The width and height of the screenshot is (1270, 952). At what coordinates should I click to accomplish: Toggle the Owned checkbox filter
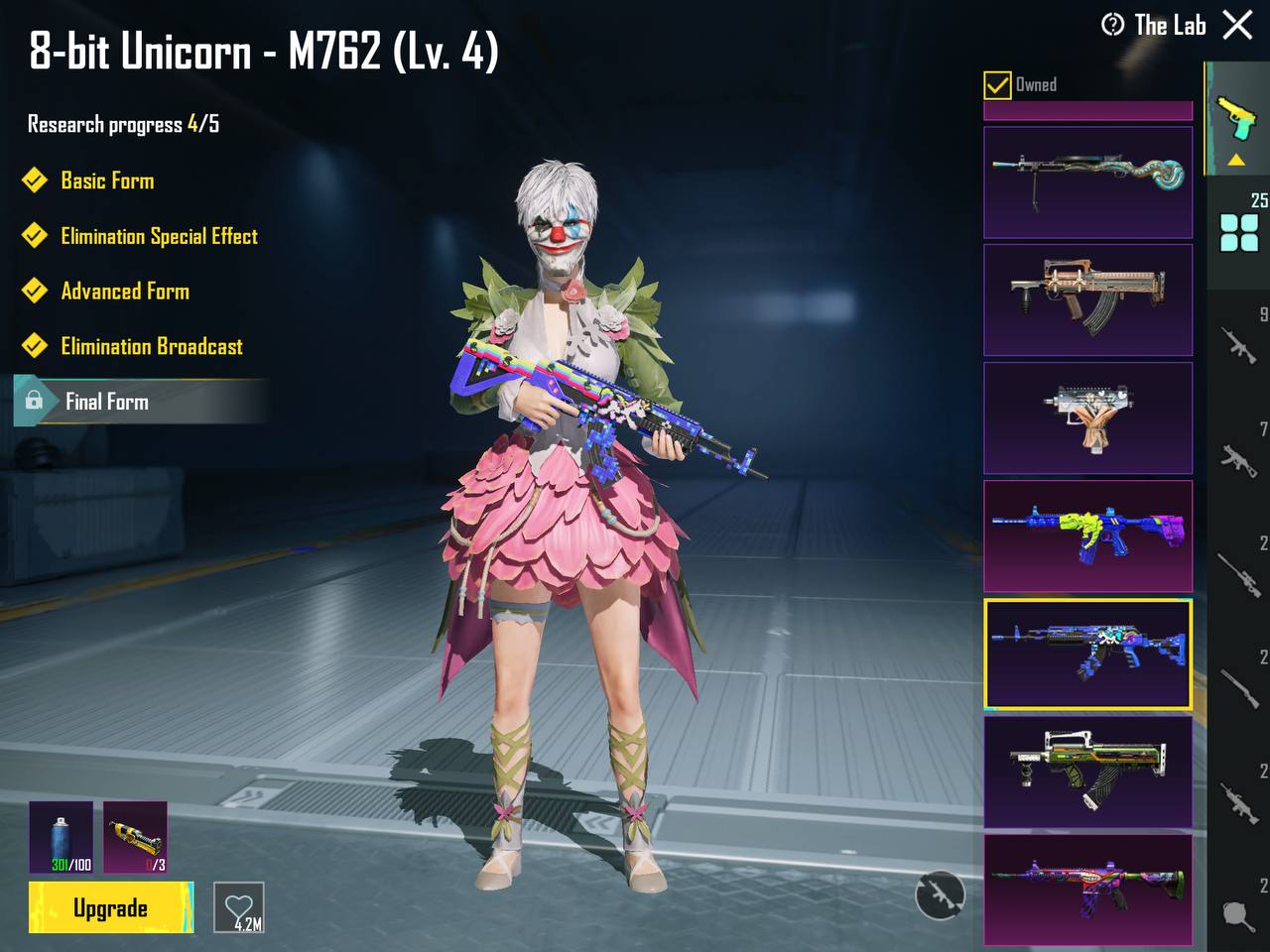pyautogui.click(x=997, y=85)
